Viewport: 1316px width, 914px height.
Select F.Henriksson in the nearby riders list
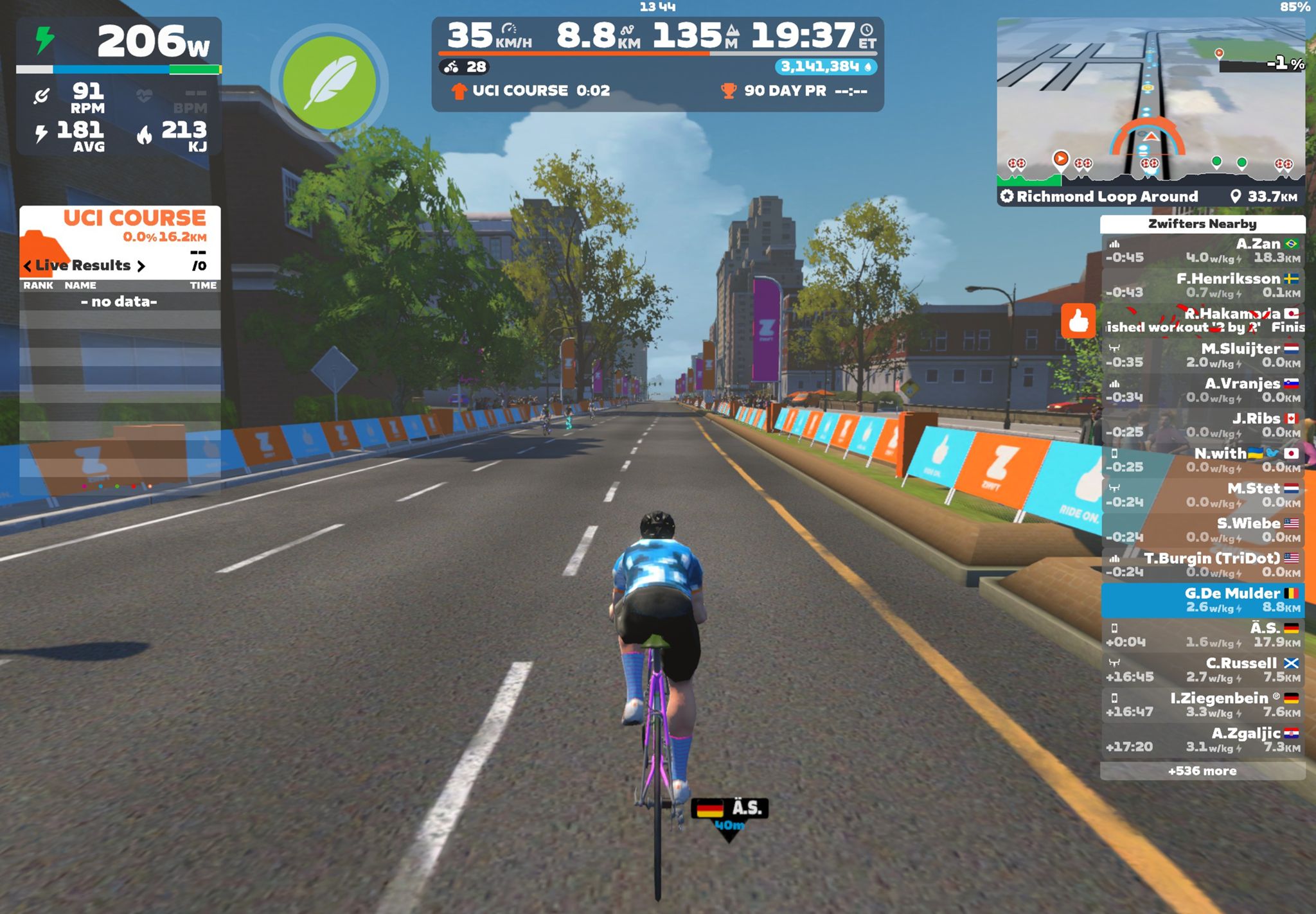tap(1202, 285)
